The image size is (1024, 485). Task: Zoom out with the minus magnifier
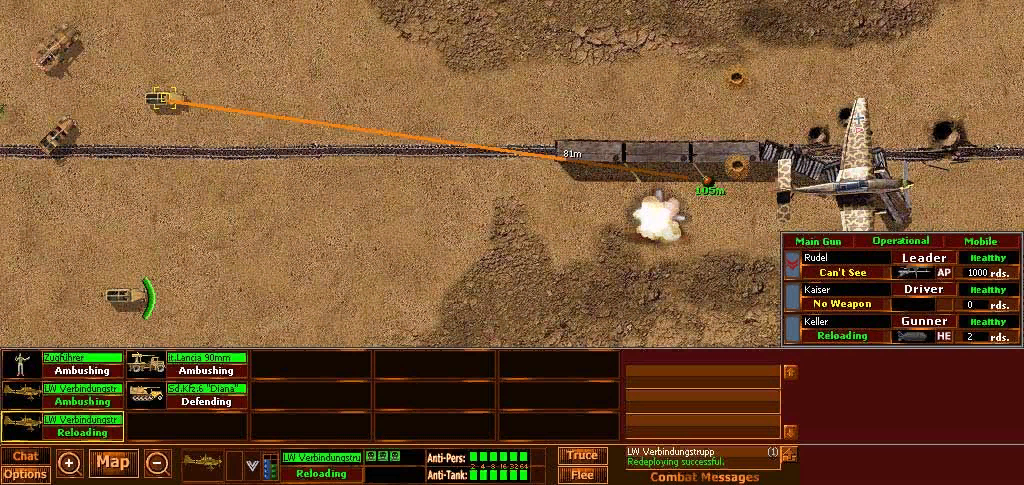(158, 463)
